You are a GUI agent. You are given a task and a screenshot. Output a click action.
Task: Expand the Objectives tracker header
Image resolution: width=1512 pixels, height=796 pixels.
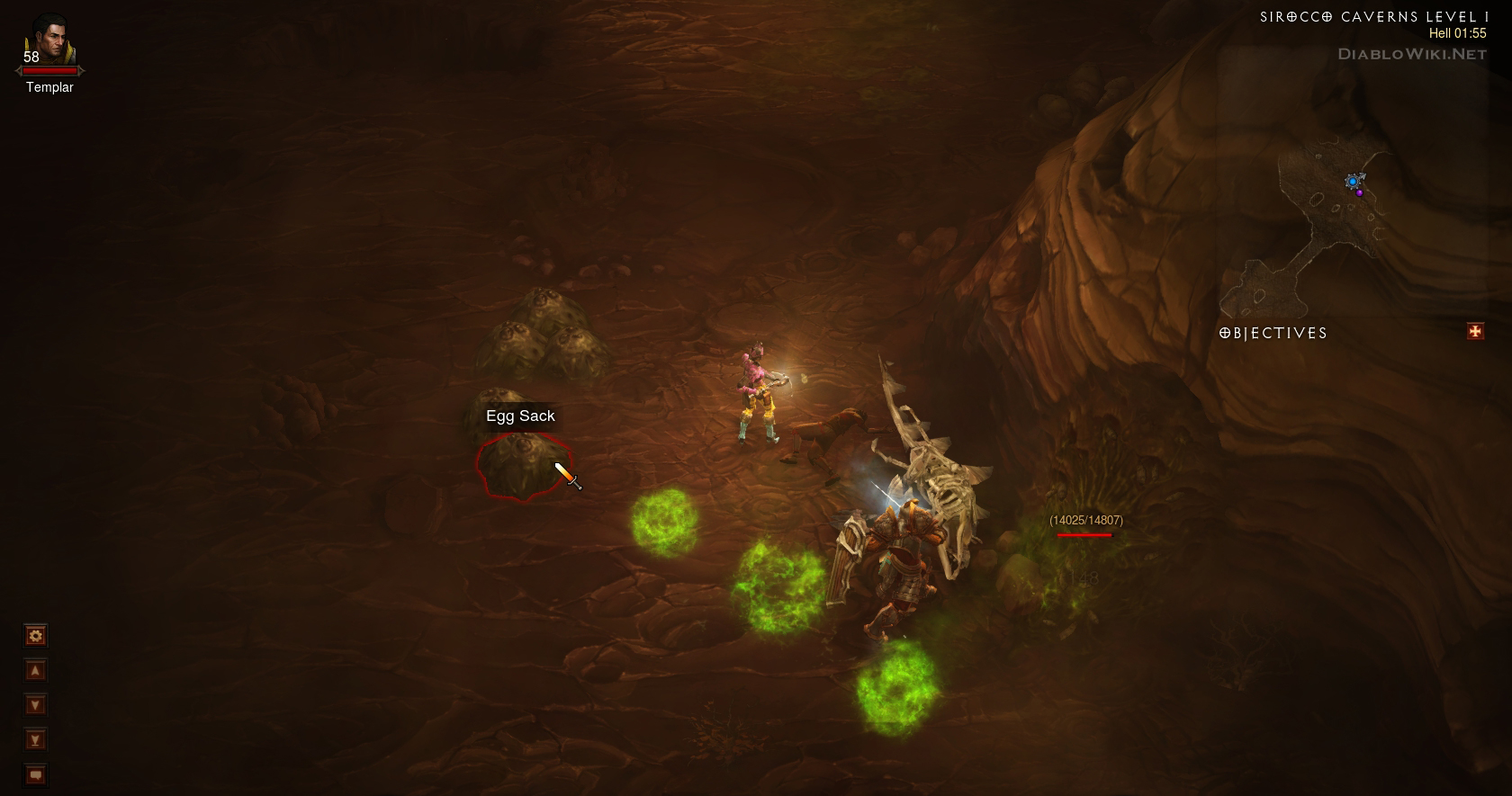click(1273, 333)
